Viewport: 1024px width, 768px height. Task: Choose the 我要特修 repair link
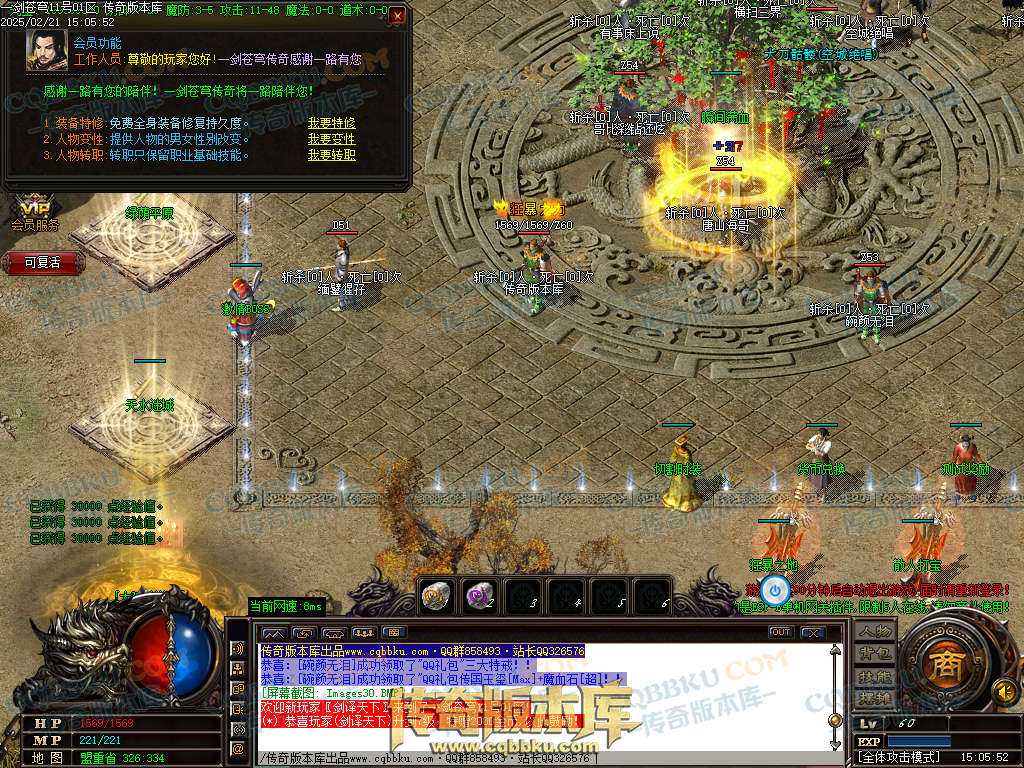(x=331, y=124)
